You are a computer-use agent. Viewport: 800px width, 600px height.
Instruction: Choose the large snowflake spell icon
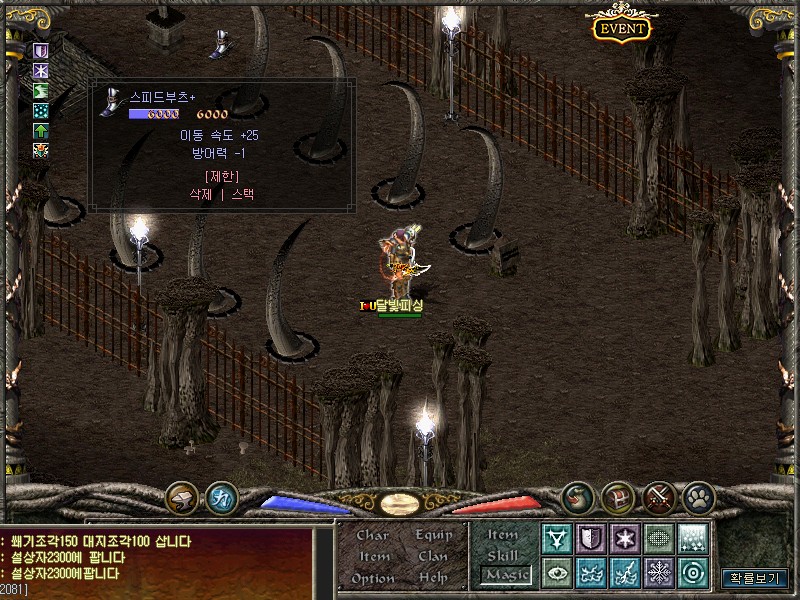point(660,573)
